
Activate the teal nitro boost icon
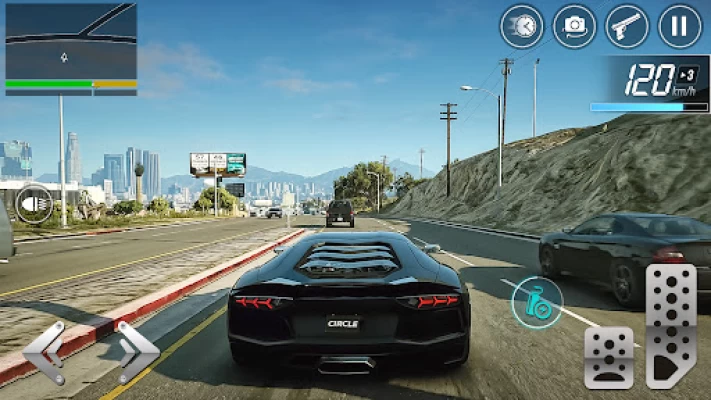[537, 301]
